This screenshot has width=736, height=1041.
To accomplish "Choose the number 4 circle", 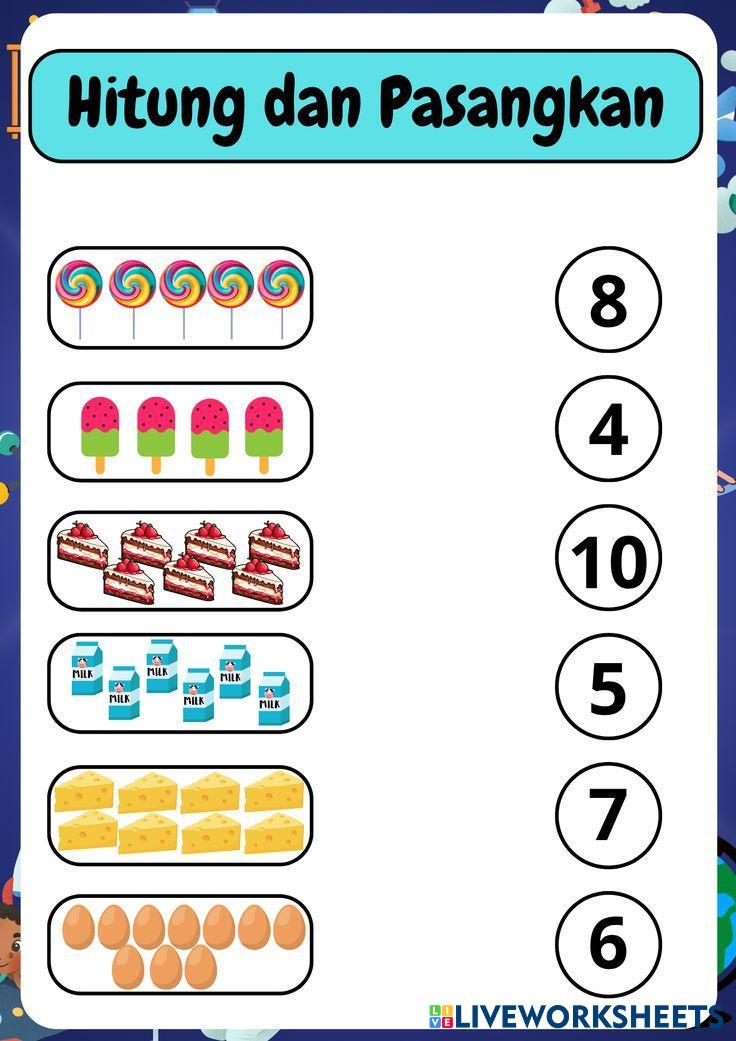I will pyautogui.click(x=608, y=428).
